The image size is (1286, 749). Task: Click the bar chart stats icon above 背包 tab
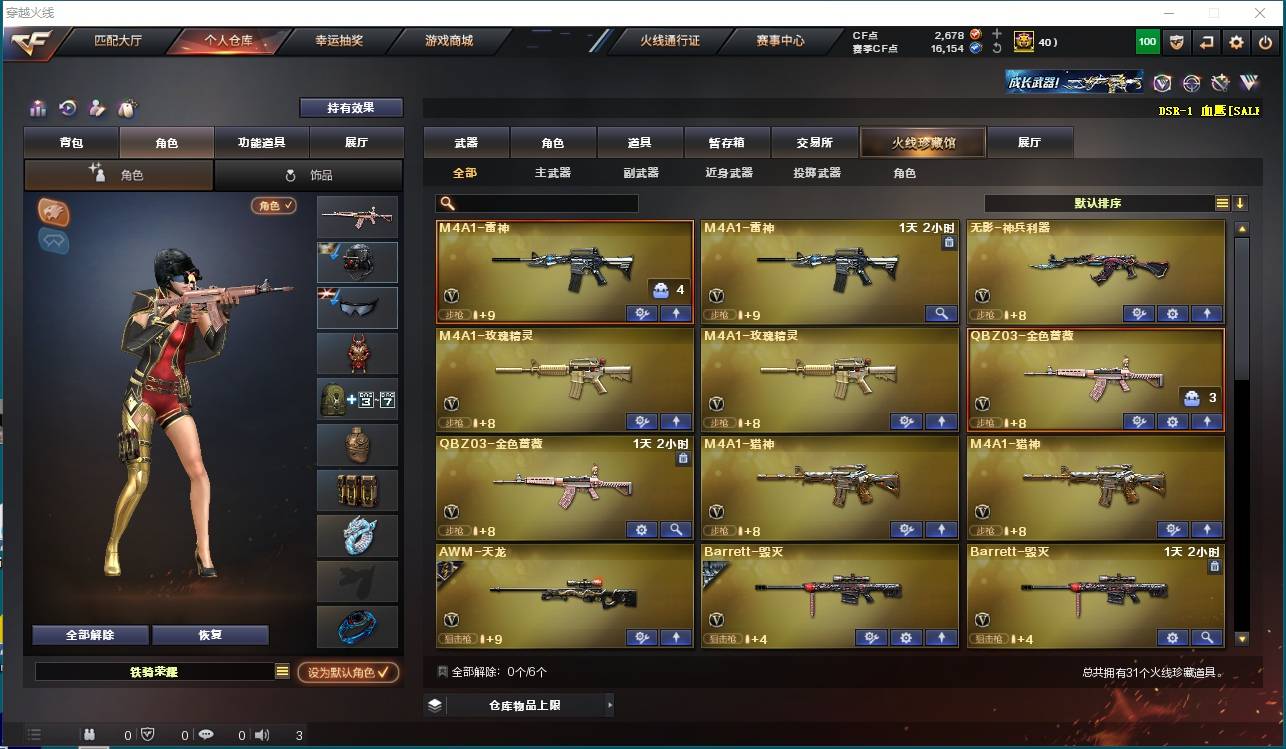pos(37,108)
